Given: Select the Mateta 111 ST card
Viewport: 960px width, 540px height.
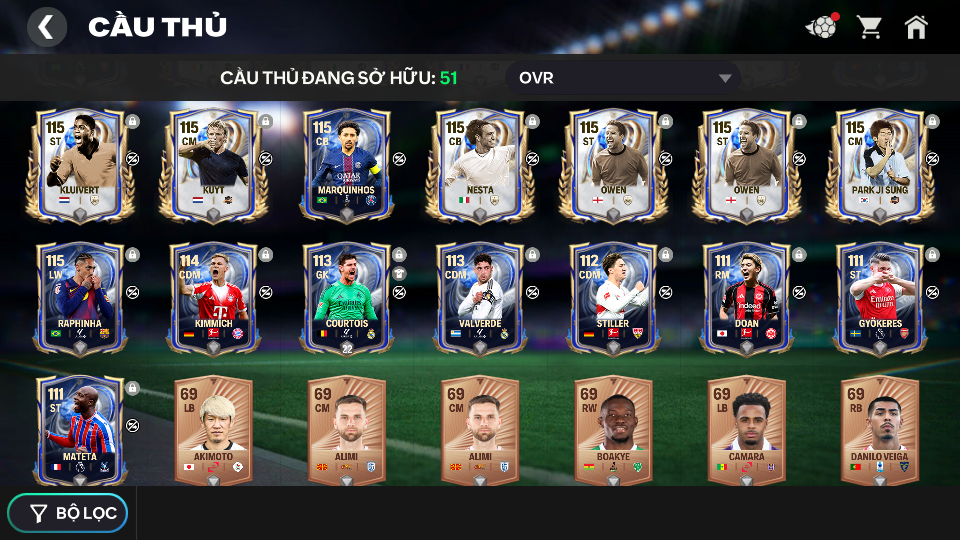Looking at the screenshot, I should tap(79, 430).
